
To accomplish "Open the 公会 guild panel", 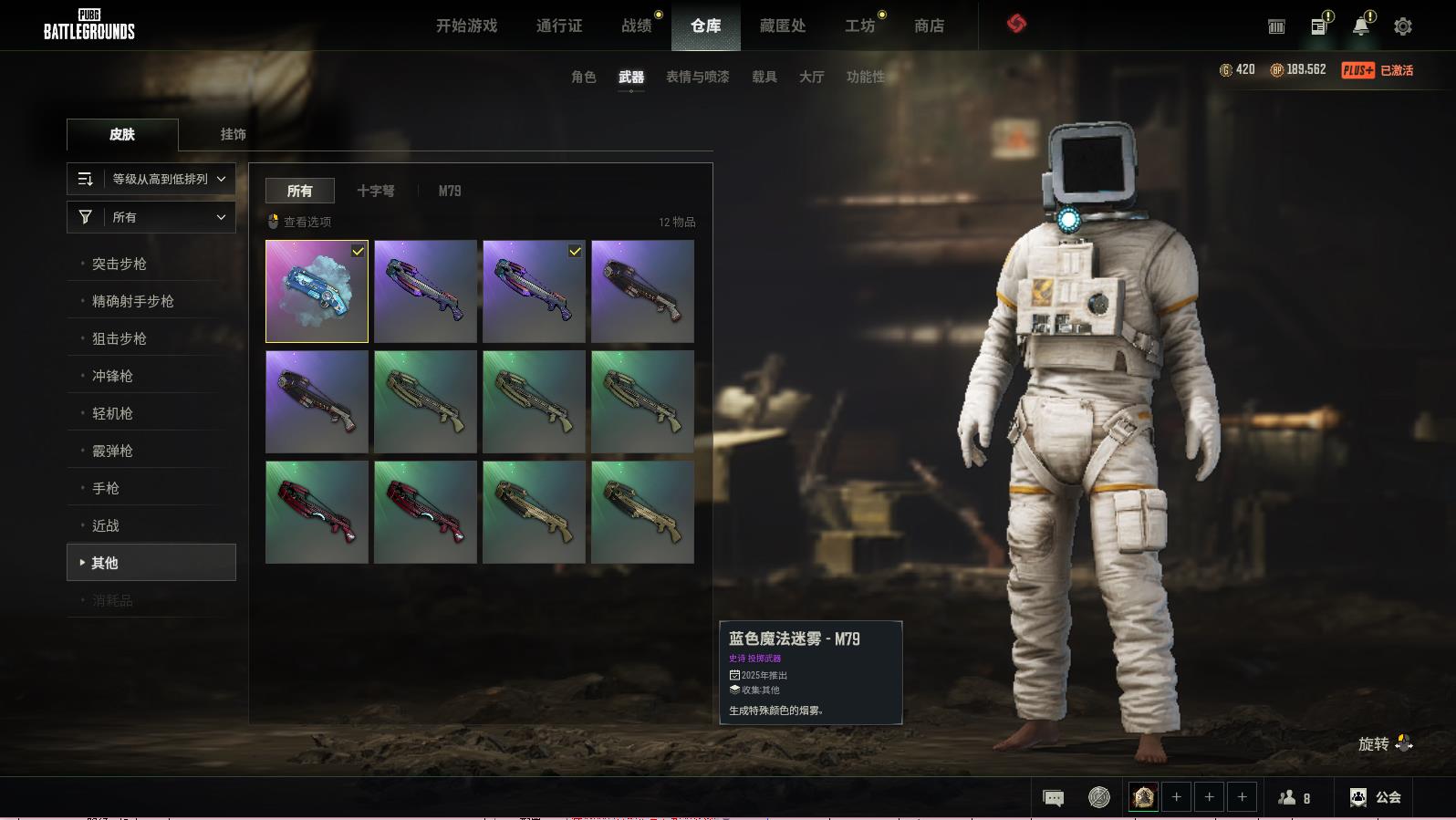I will click(1376, 797).
